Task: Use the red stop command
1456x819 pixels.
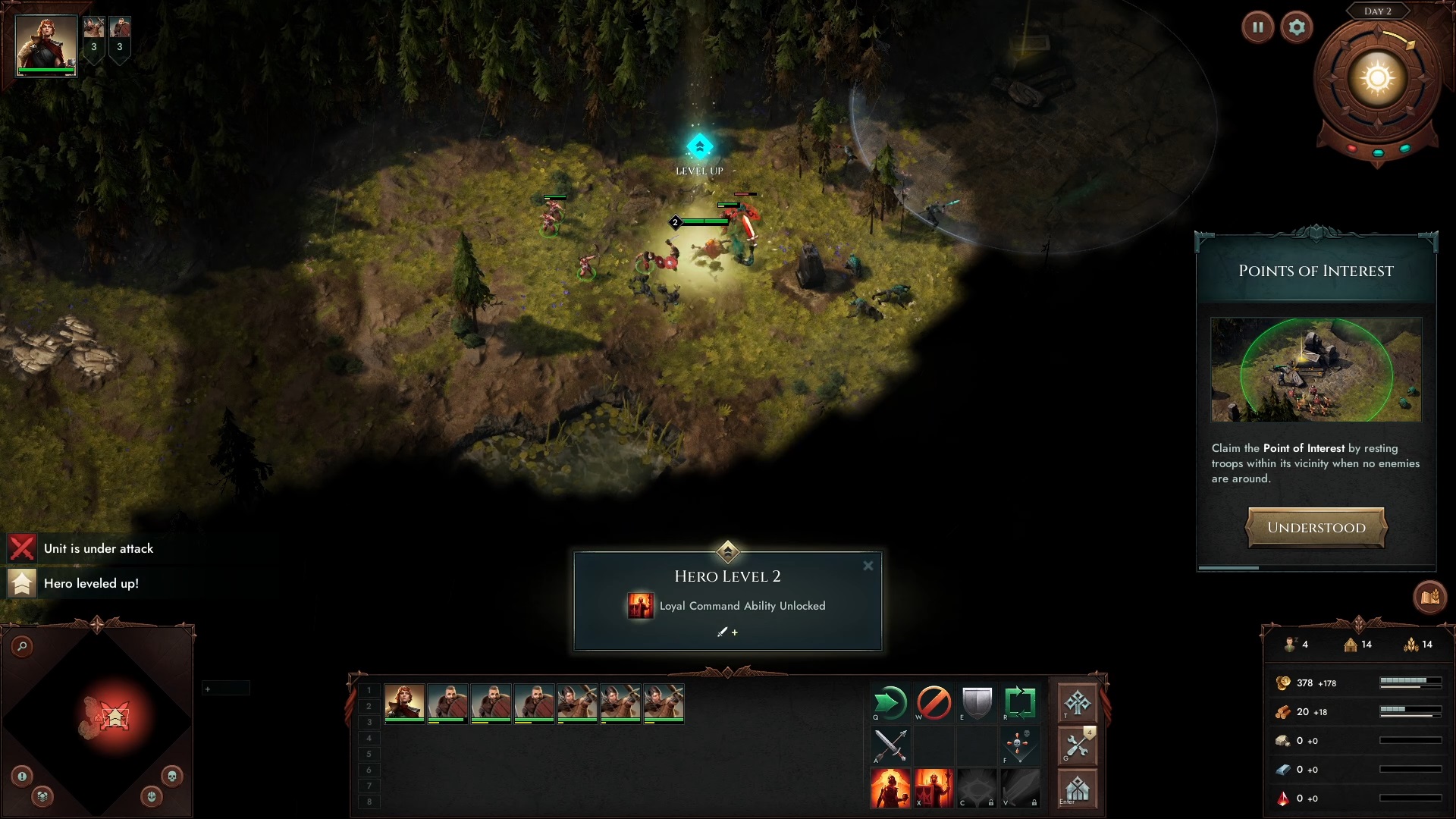Action: pyautogui.click(x=934, y=703)
